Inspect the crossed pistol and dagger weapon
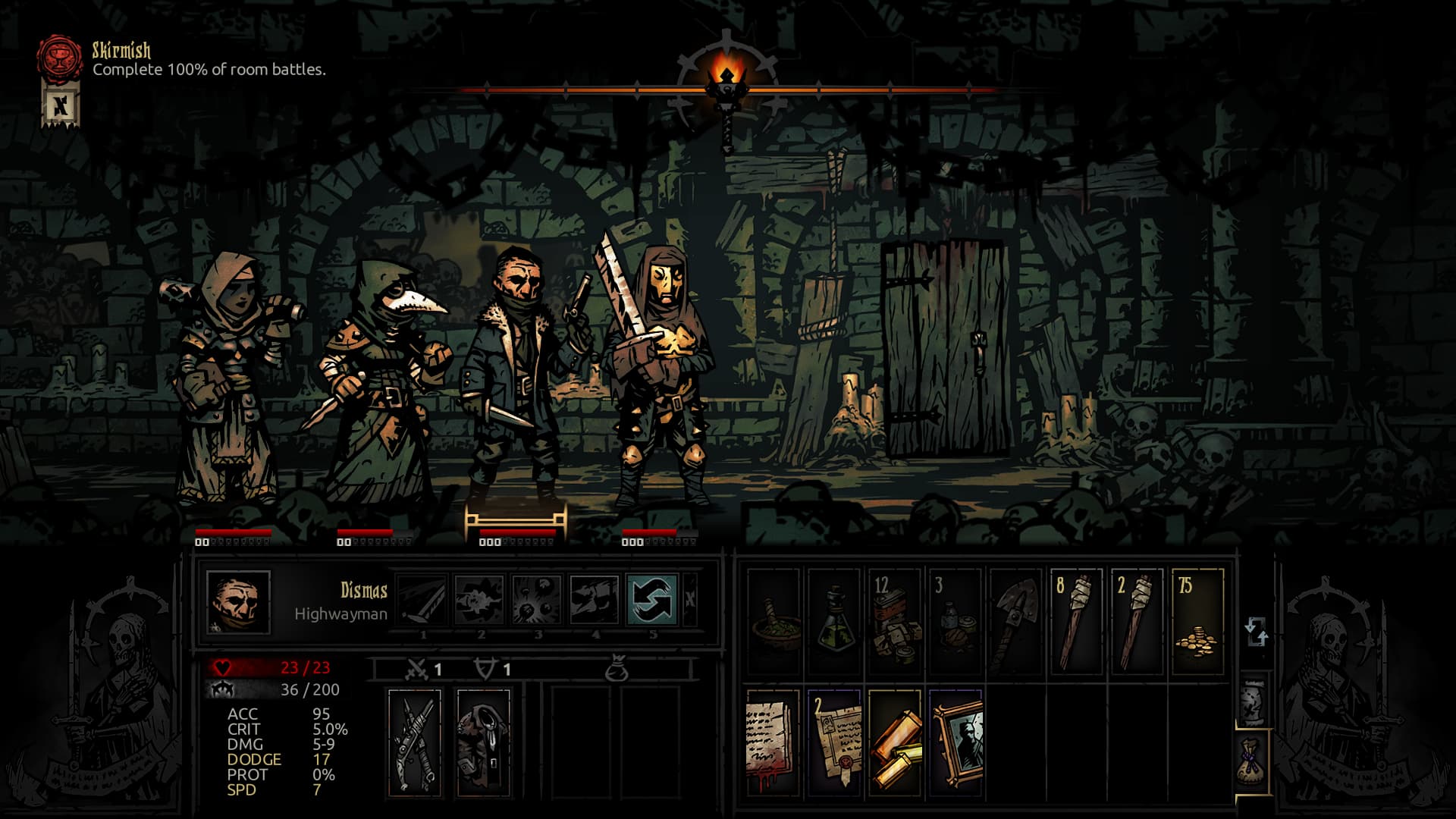1456x819 pixels. (x=414, y=742)
